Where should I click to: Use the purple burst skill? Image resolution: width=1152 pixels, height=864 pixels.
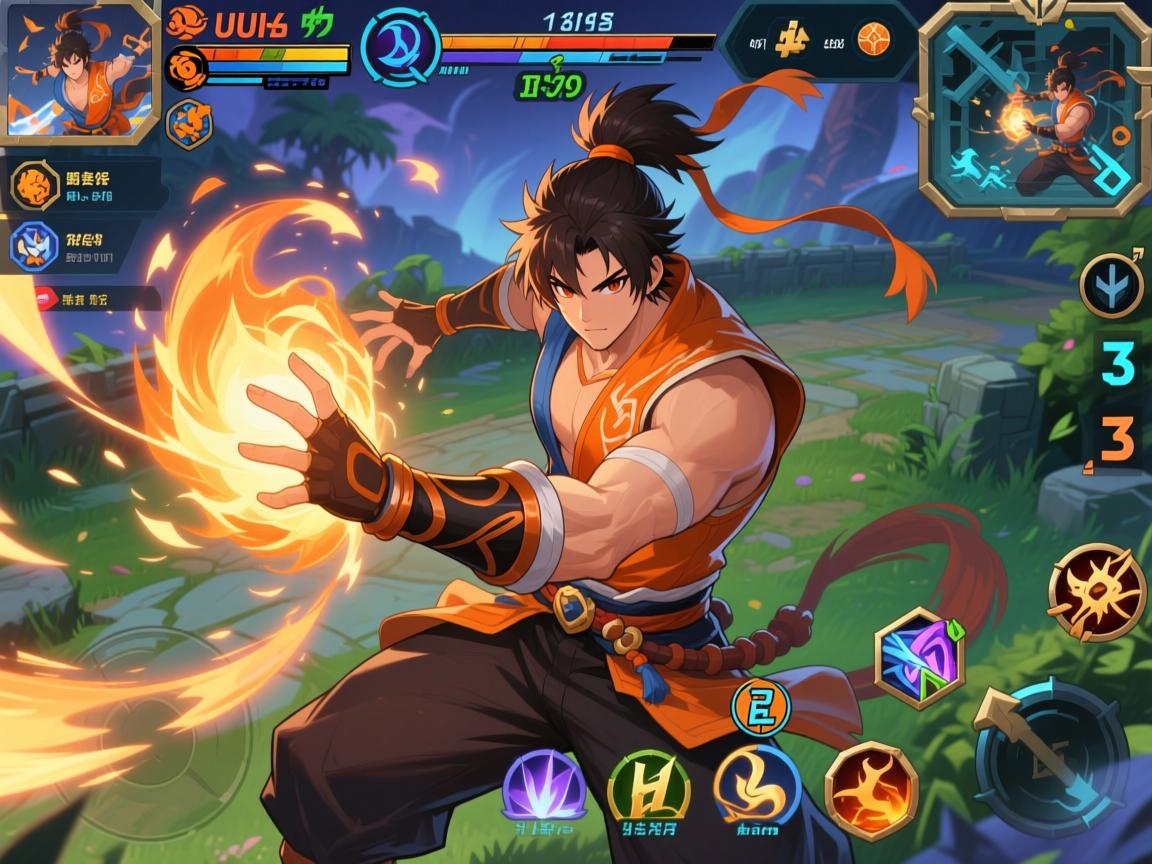click(544, 786)
